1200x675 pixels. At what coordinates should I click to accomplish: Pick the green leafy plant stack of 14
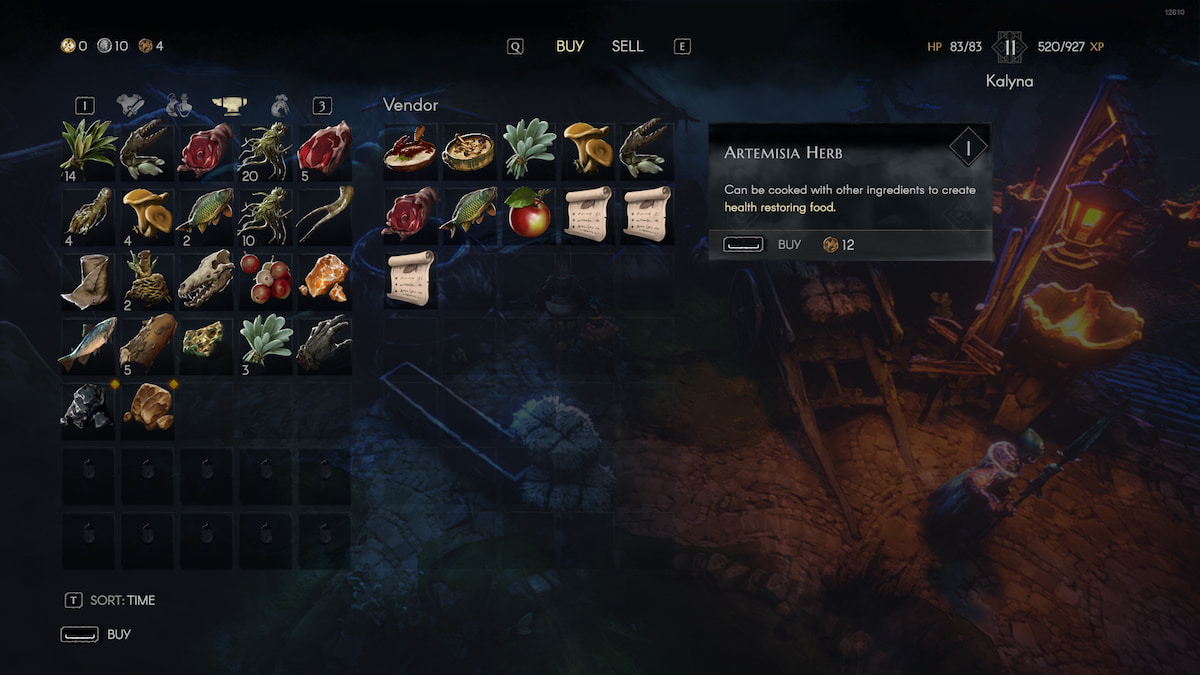(87, 148)
